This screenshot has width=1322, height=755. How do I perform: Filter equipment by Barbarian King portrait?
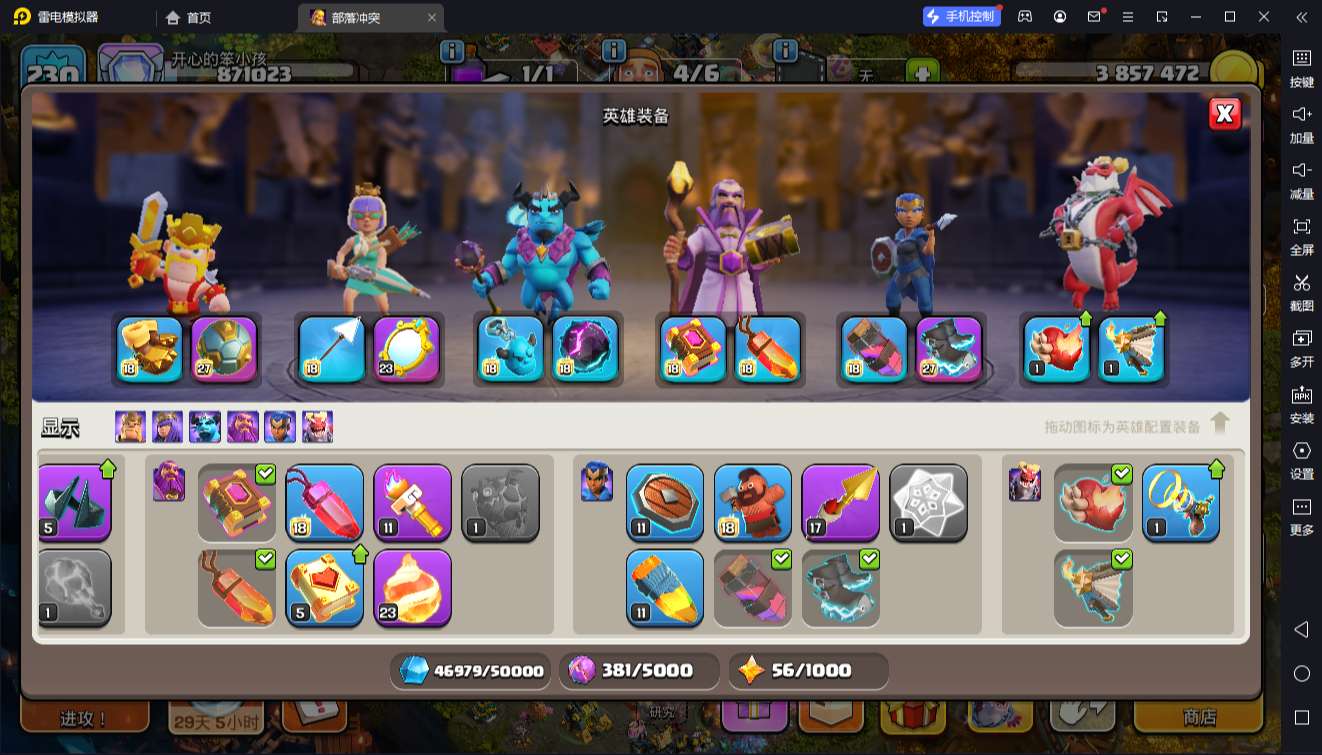click(x=130, y=427)
